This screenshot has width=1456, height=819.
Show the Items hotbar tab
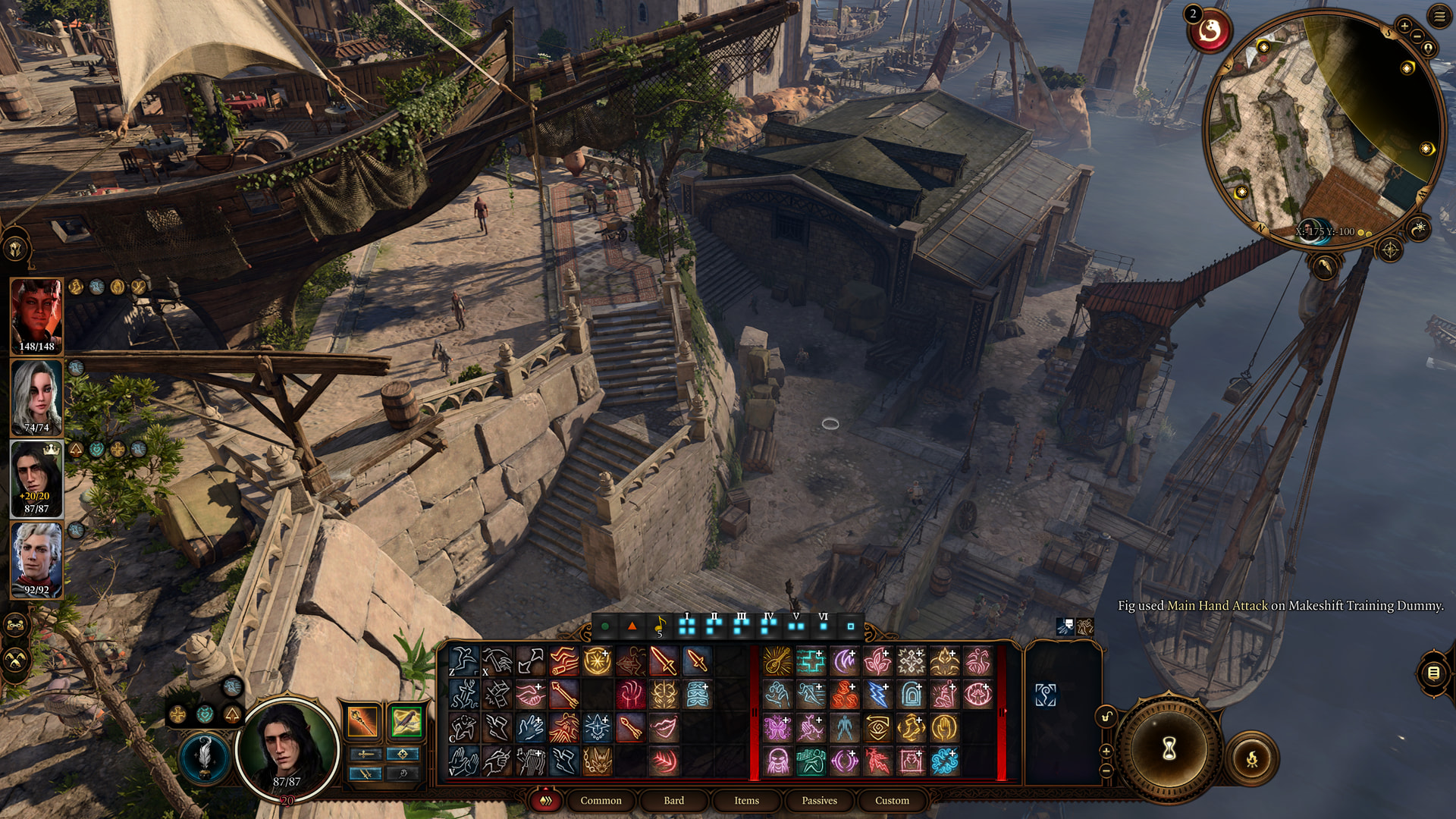(x=746, y=800)
